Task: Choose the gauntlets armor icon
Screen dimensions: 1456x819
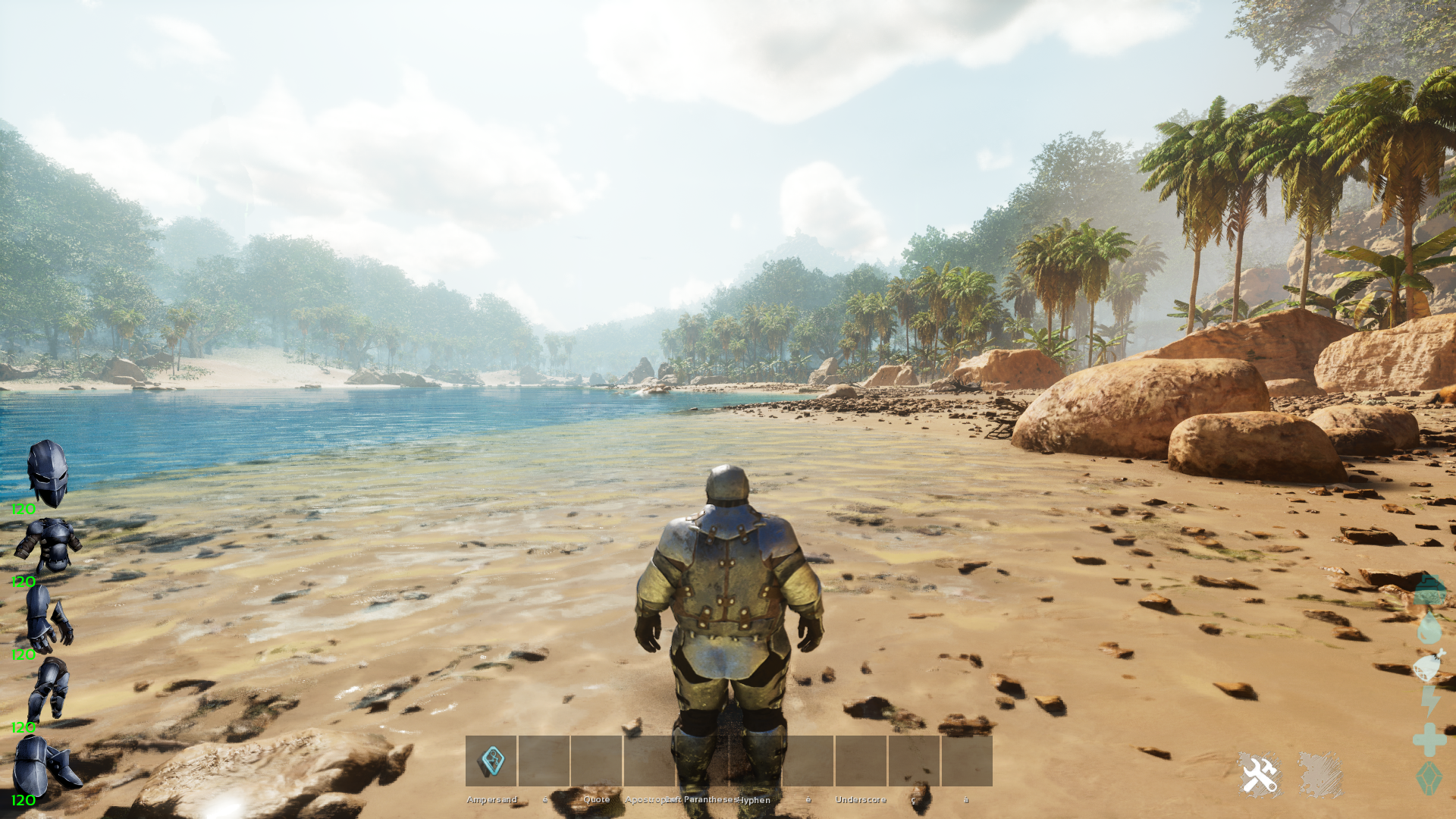Action: point(49,618)
